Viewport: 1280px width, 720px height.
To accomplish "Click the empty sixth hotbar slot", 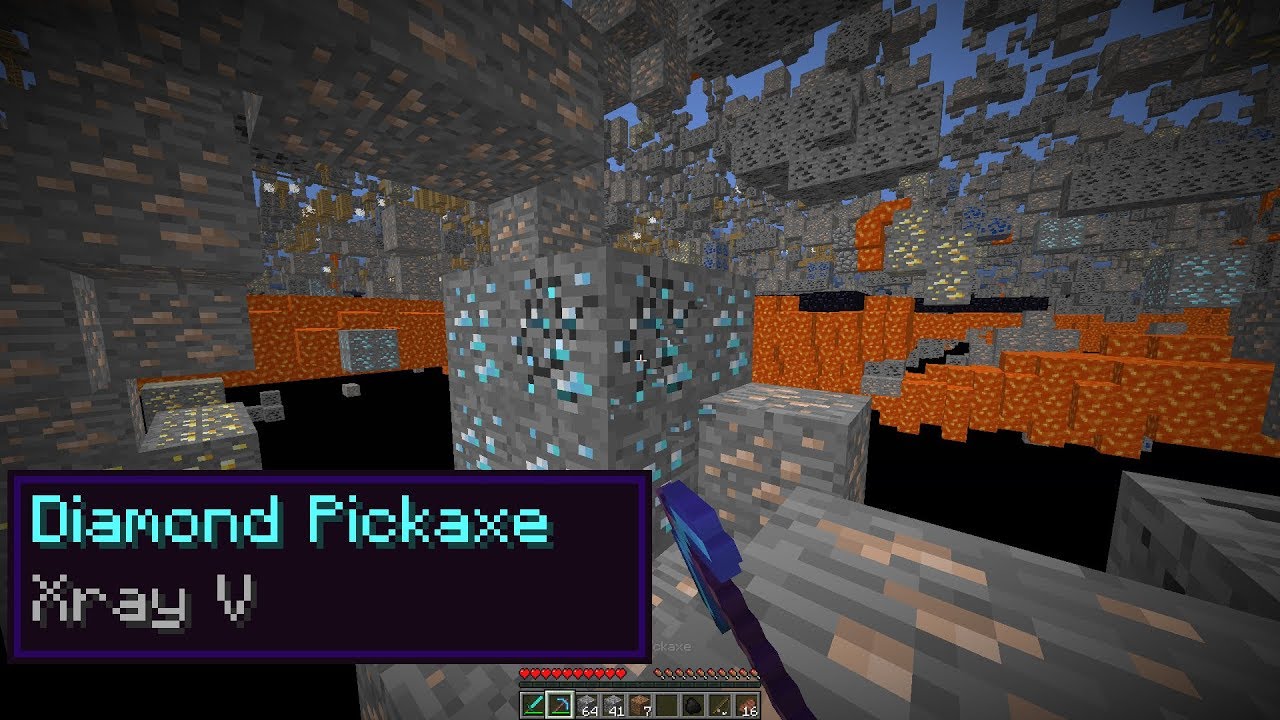I will 668,703.
